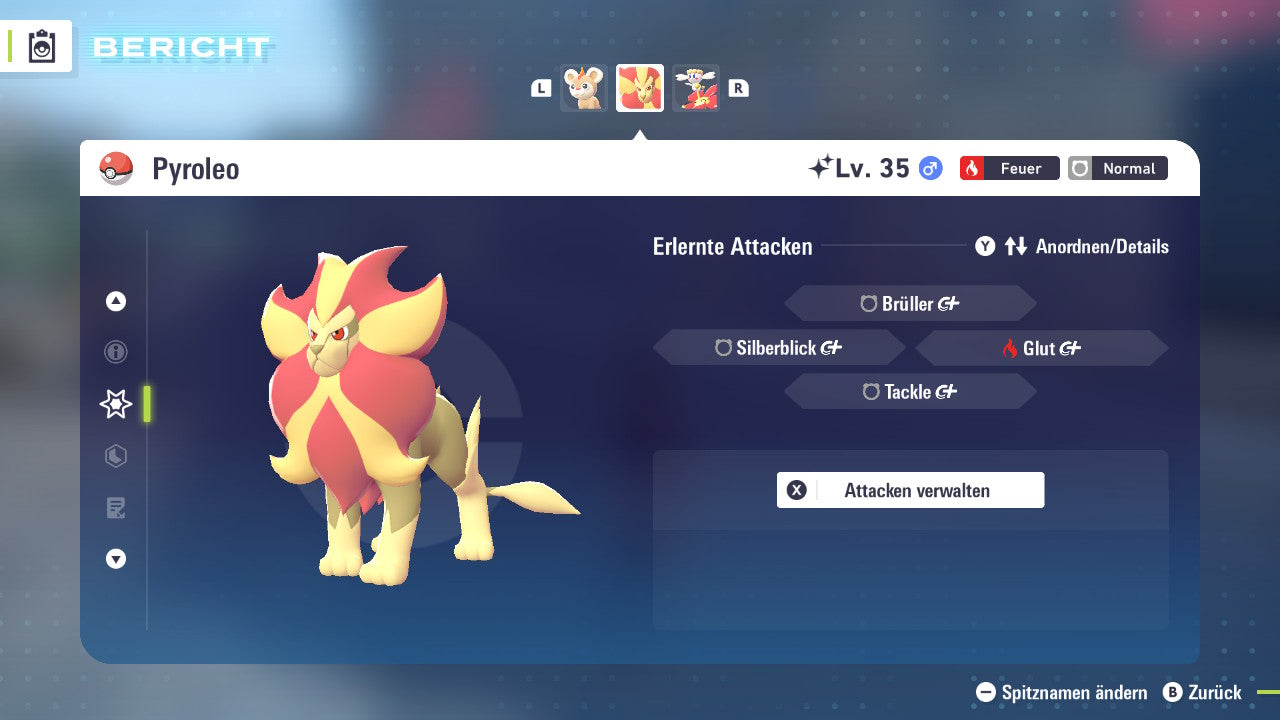This screenshot has width=1280, height=720.
Task: Select the Litleo party thumbnail
Action: coord(585,88)
